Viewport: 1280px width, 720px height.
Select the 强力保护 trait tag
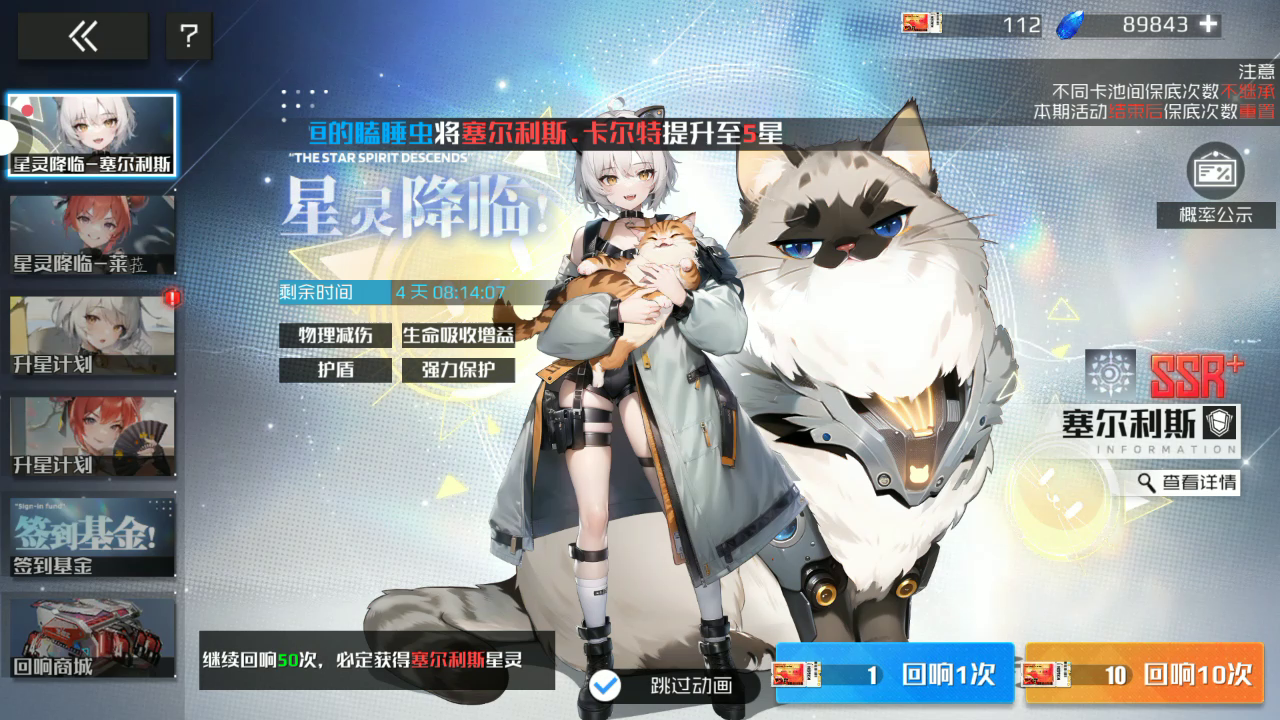[458, 370]
